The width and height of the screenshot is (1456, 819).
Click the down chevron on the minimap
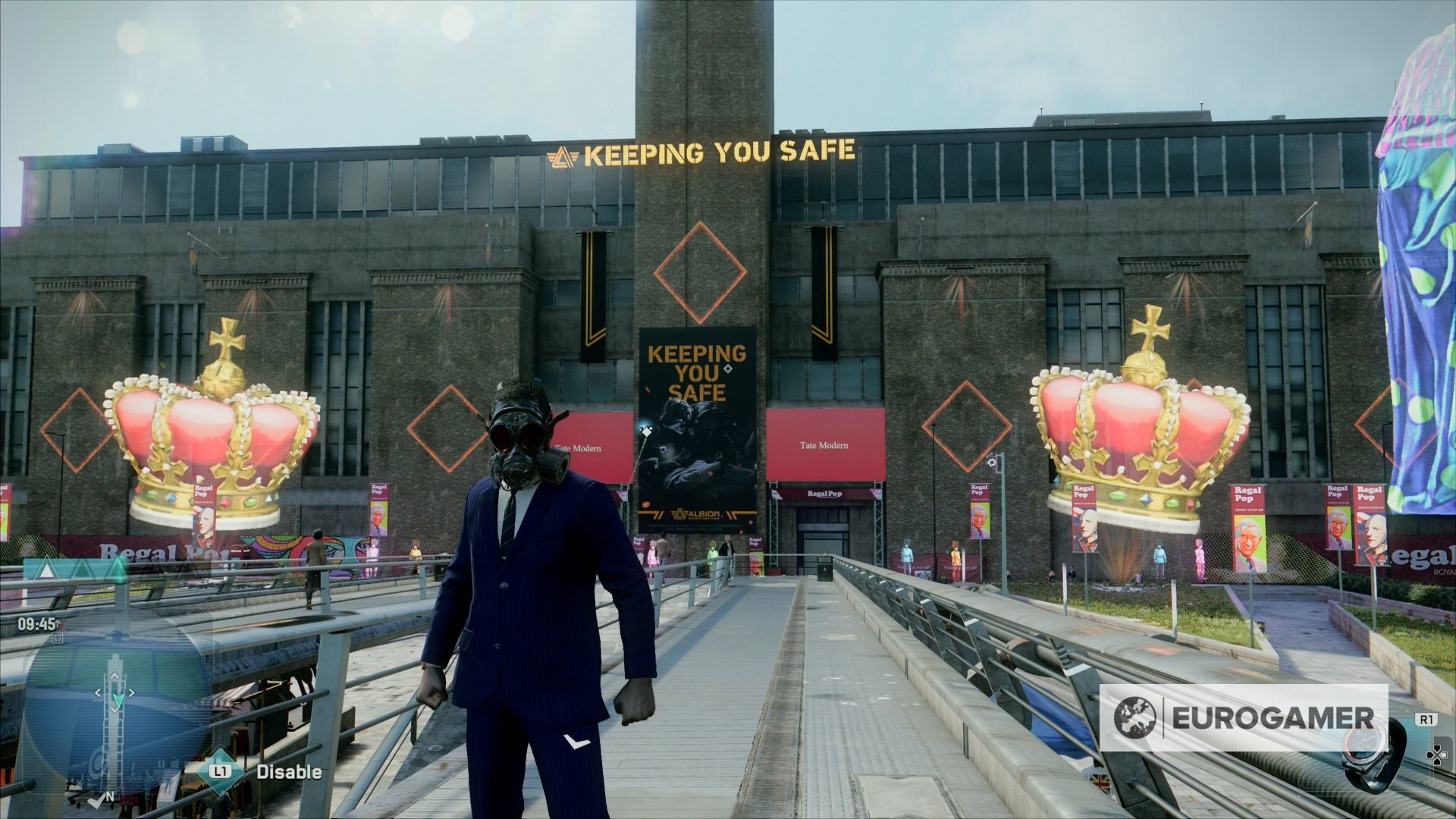(x=115, y=710)
